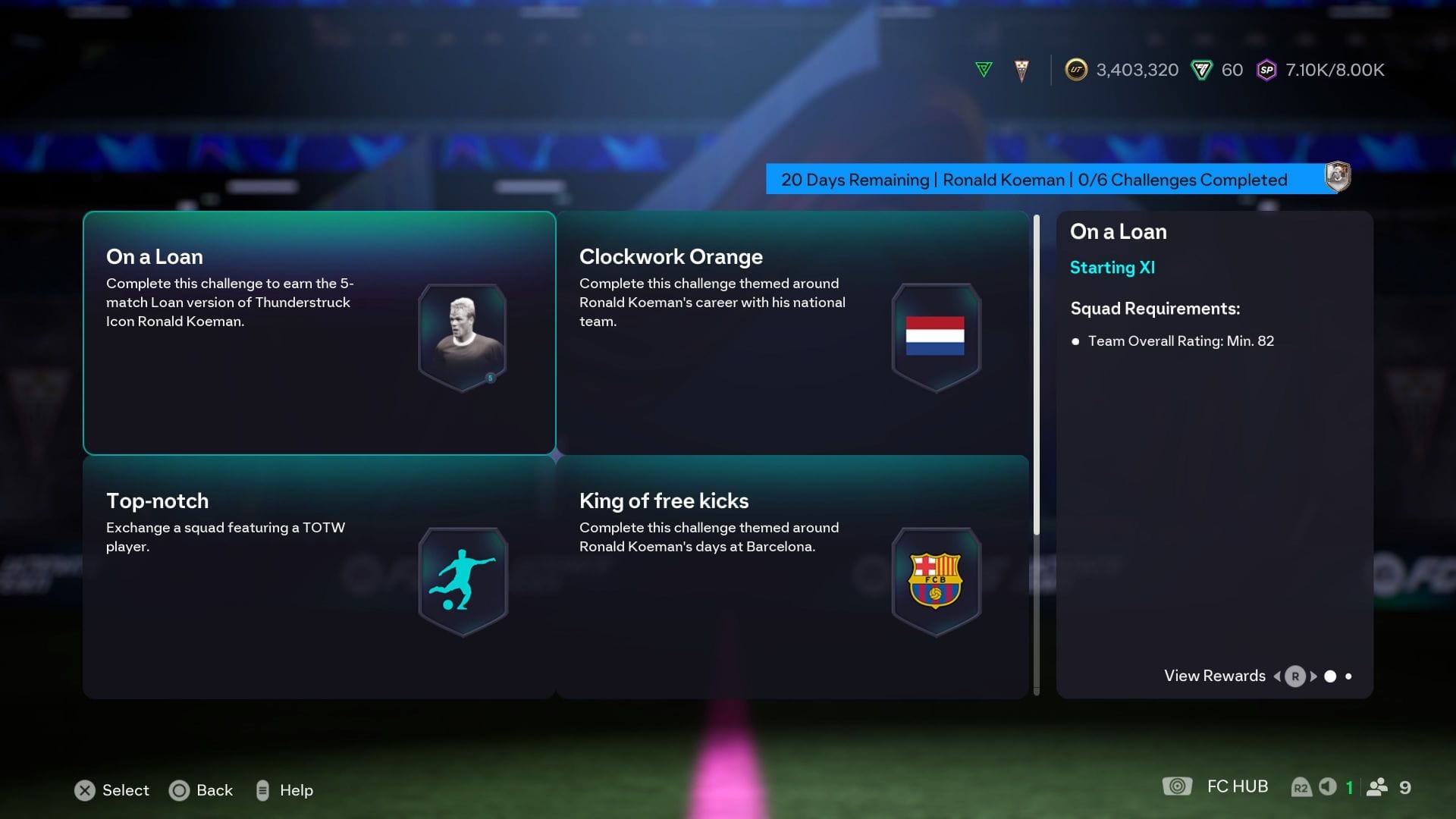
Task: Click View Rewards in the side panel
Action: click(x=1213, y=676)
